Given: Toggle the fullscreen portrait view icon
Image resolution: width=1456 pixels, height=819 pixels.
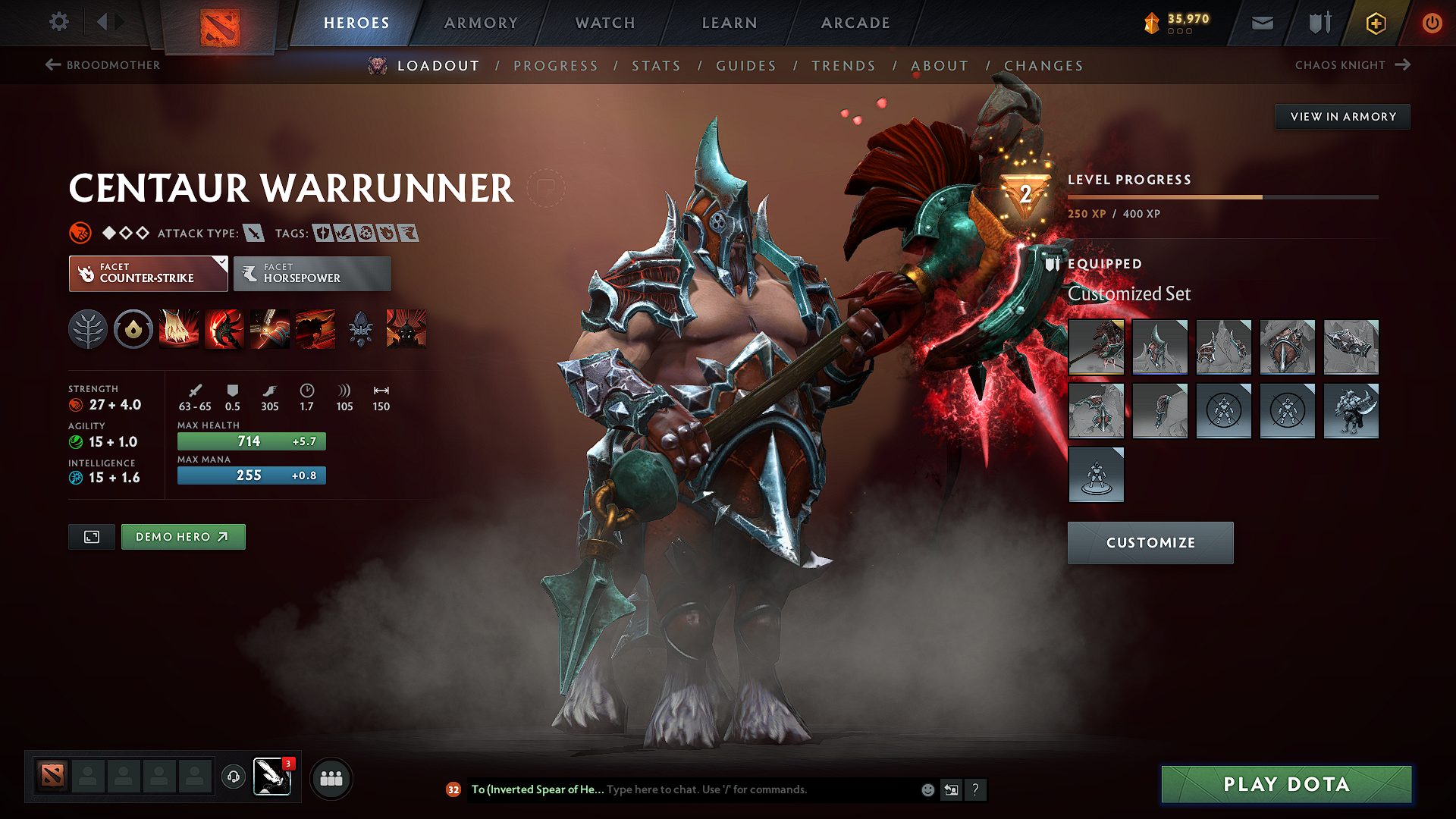Looking at the screenshot, I should [x=91, y=536].
